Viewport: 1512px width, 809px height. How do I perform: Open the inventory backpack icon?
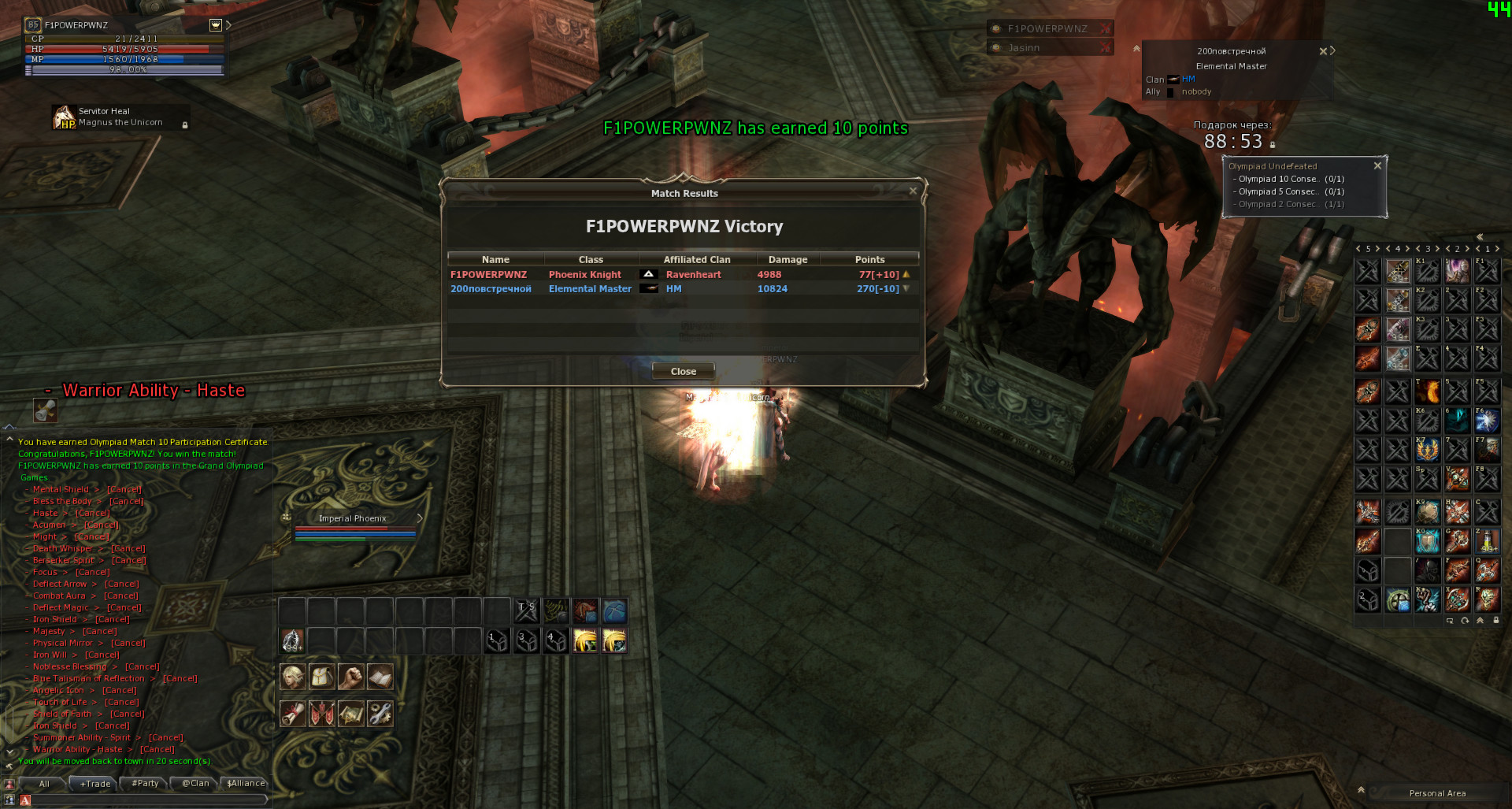click(x=321, y=676)
